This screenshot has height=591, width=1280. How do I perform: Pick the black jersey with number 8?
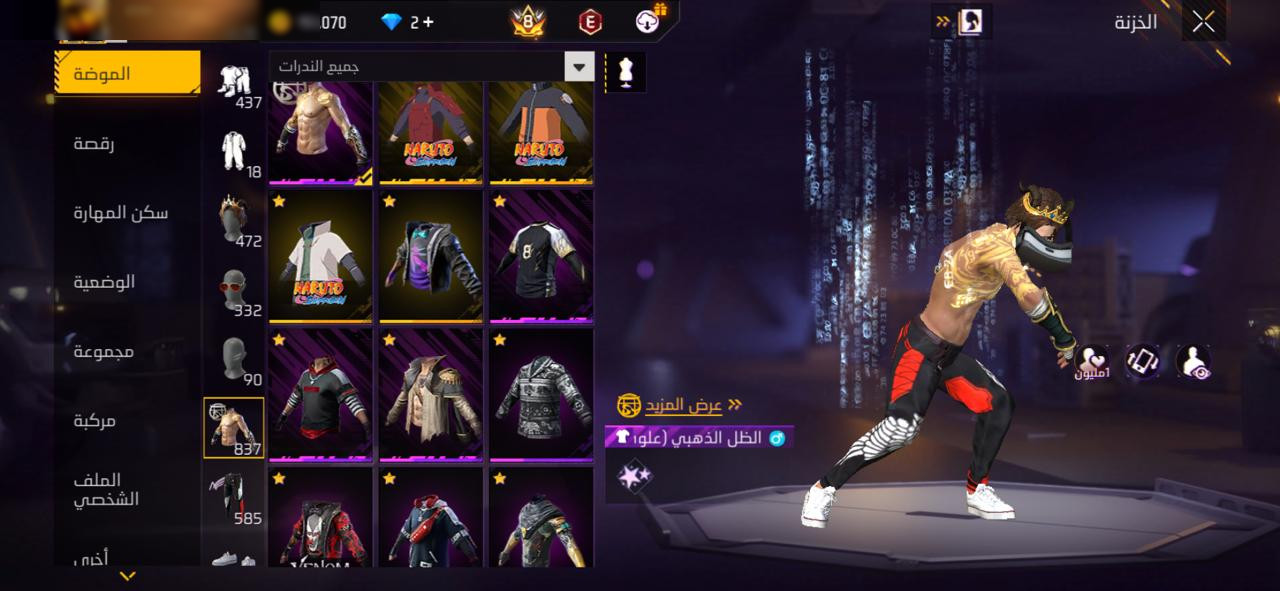click(541, 256)
